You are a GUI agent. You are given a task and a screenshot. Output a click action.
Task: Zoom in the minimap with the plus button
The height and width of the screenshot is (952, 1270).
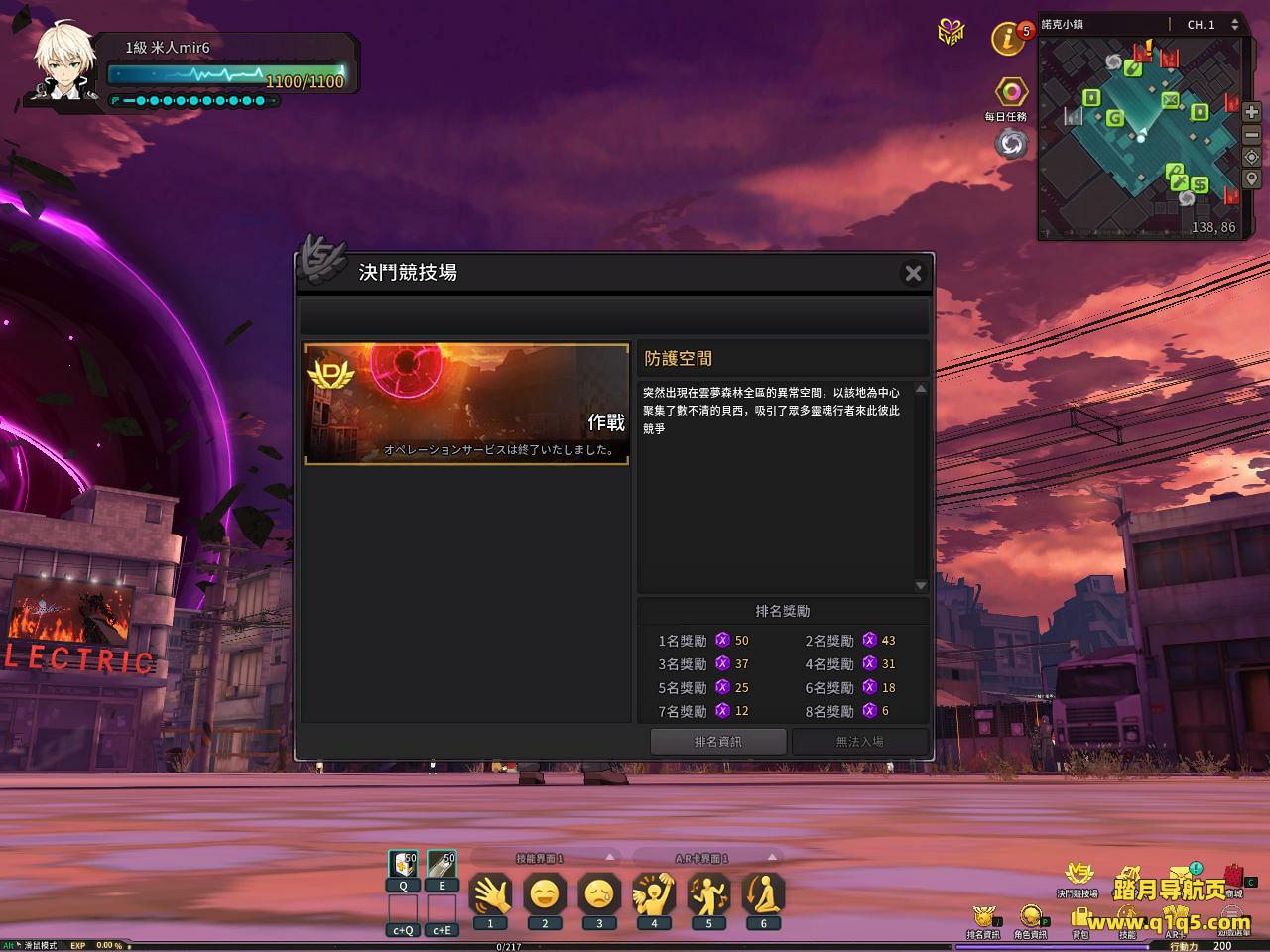[x=1252, y=113]
